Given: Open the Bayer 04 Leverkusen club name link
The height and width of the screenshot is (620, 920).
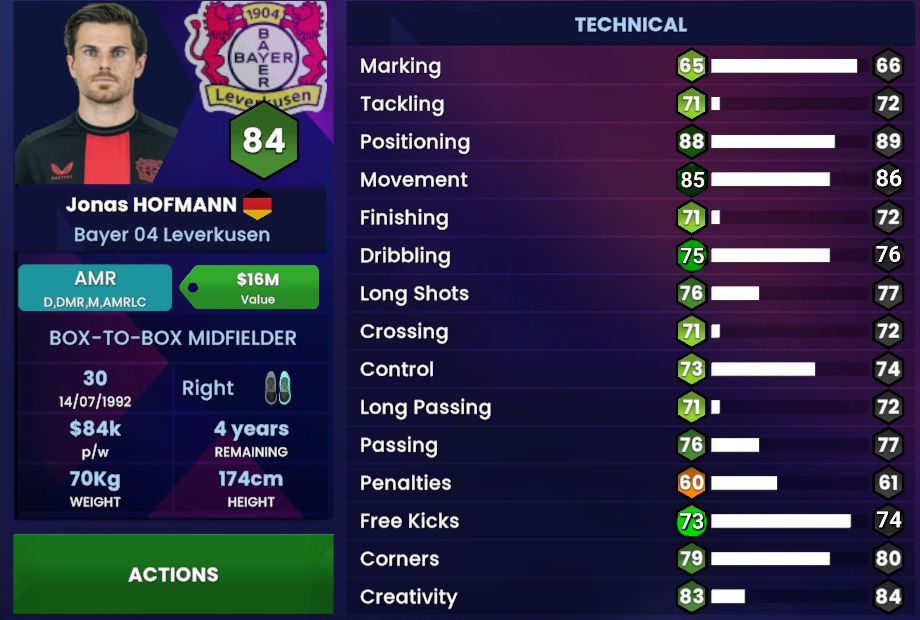Looking at the screenshot, I should 172,235.
